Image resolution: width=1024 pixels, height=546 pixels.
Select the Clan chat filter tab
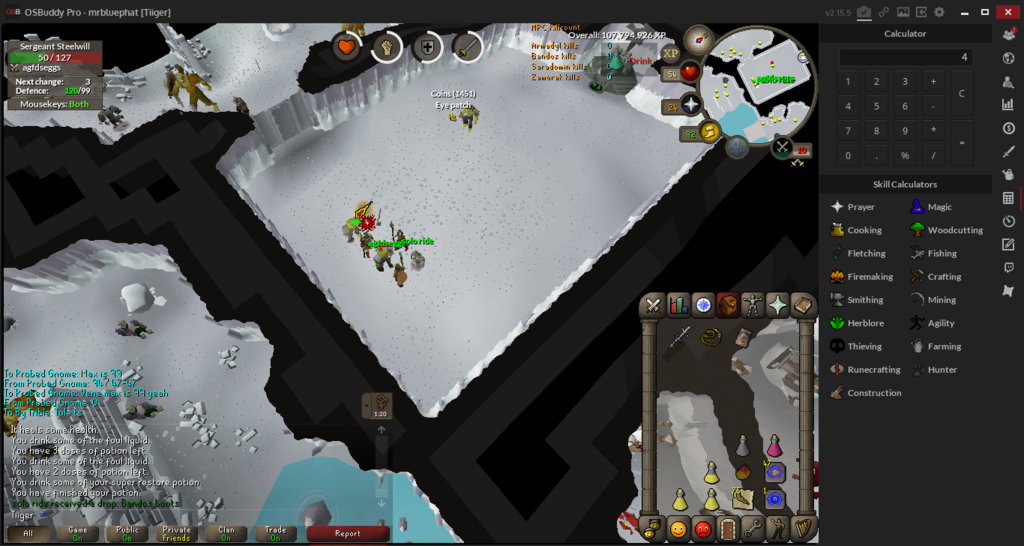pos(224,533)
